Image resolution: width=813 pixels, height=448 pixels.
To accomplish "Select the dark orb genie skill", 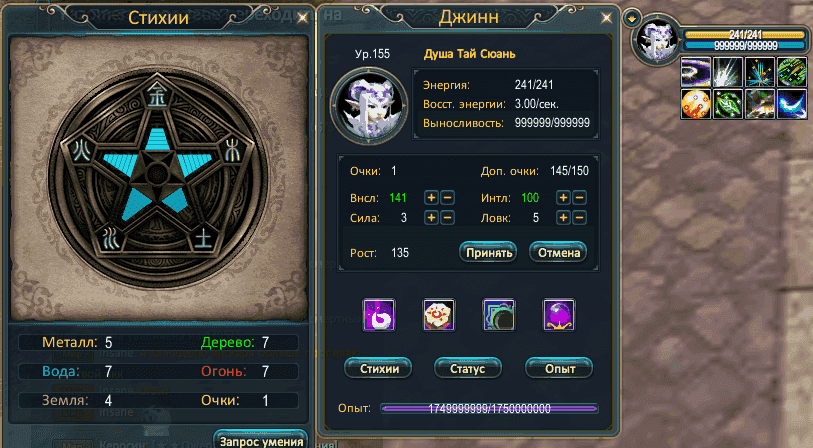I will coord(497,315).
